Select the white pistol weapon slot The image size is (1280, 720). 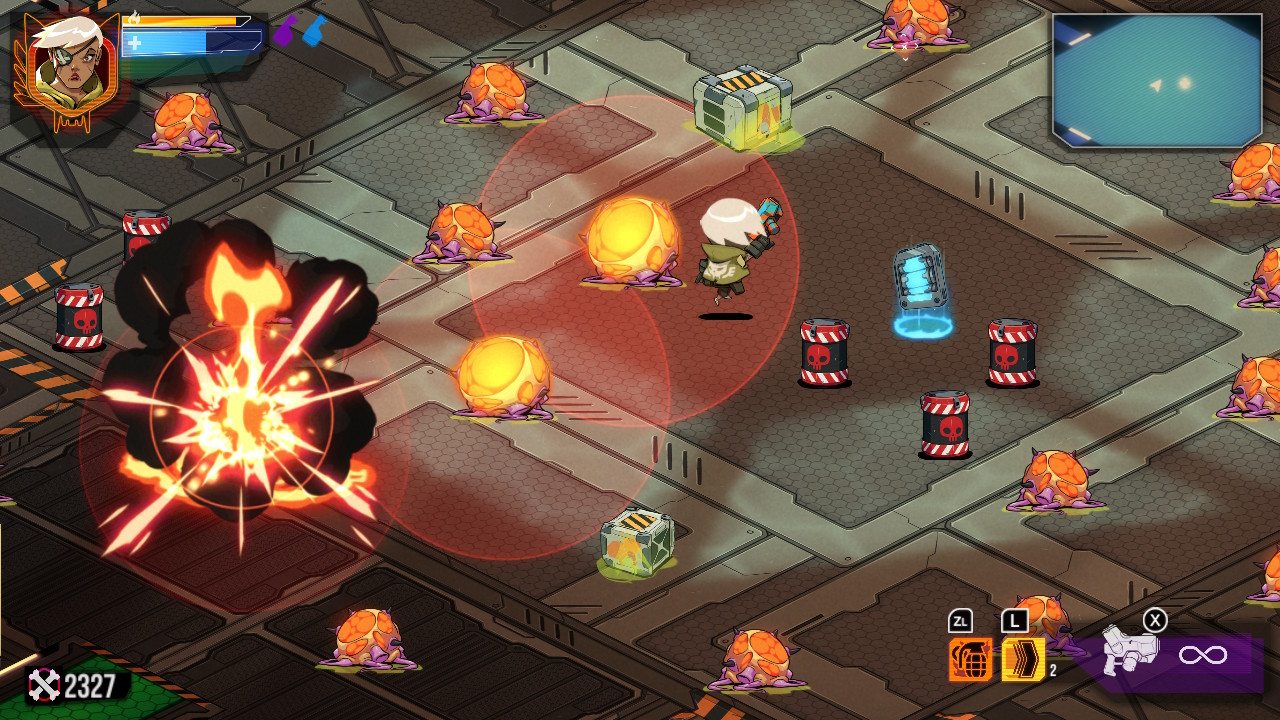[1130, 651]
